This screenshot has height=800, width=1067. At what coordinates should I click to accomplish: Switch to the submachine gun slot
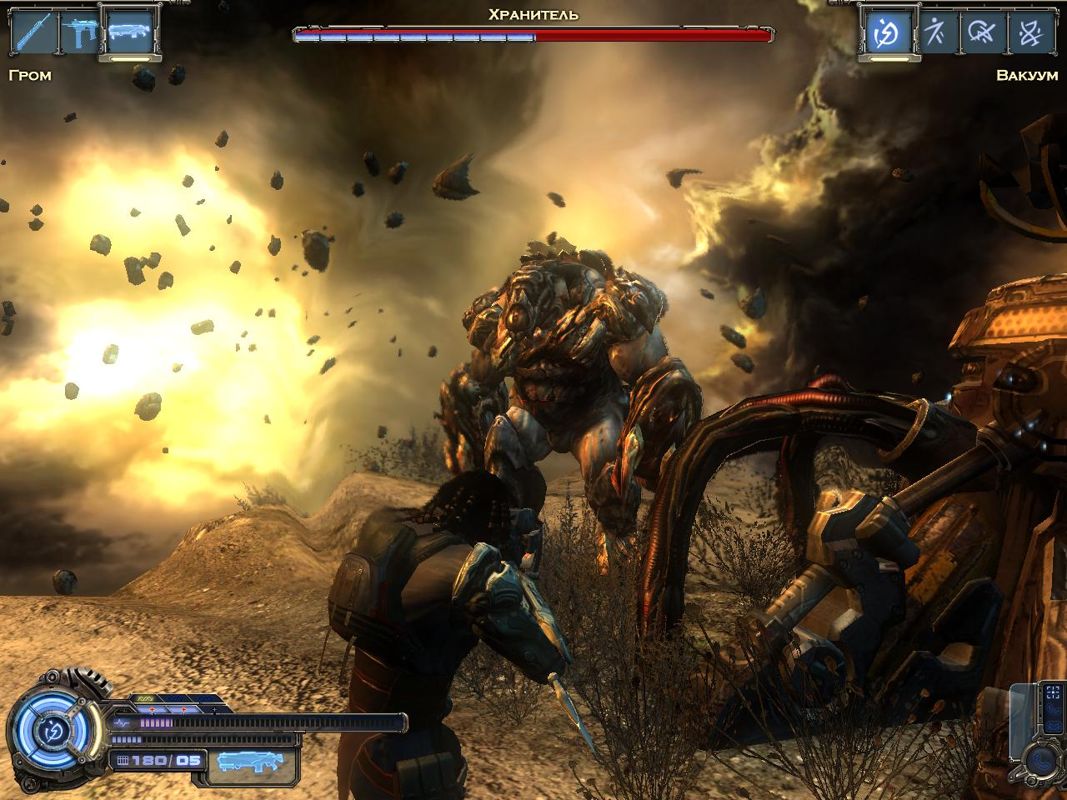coord(80,33)
